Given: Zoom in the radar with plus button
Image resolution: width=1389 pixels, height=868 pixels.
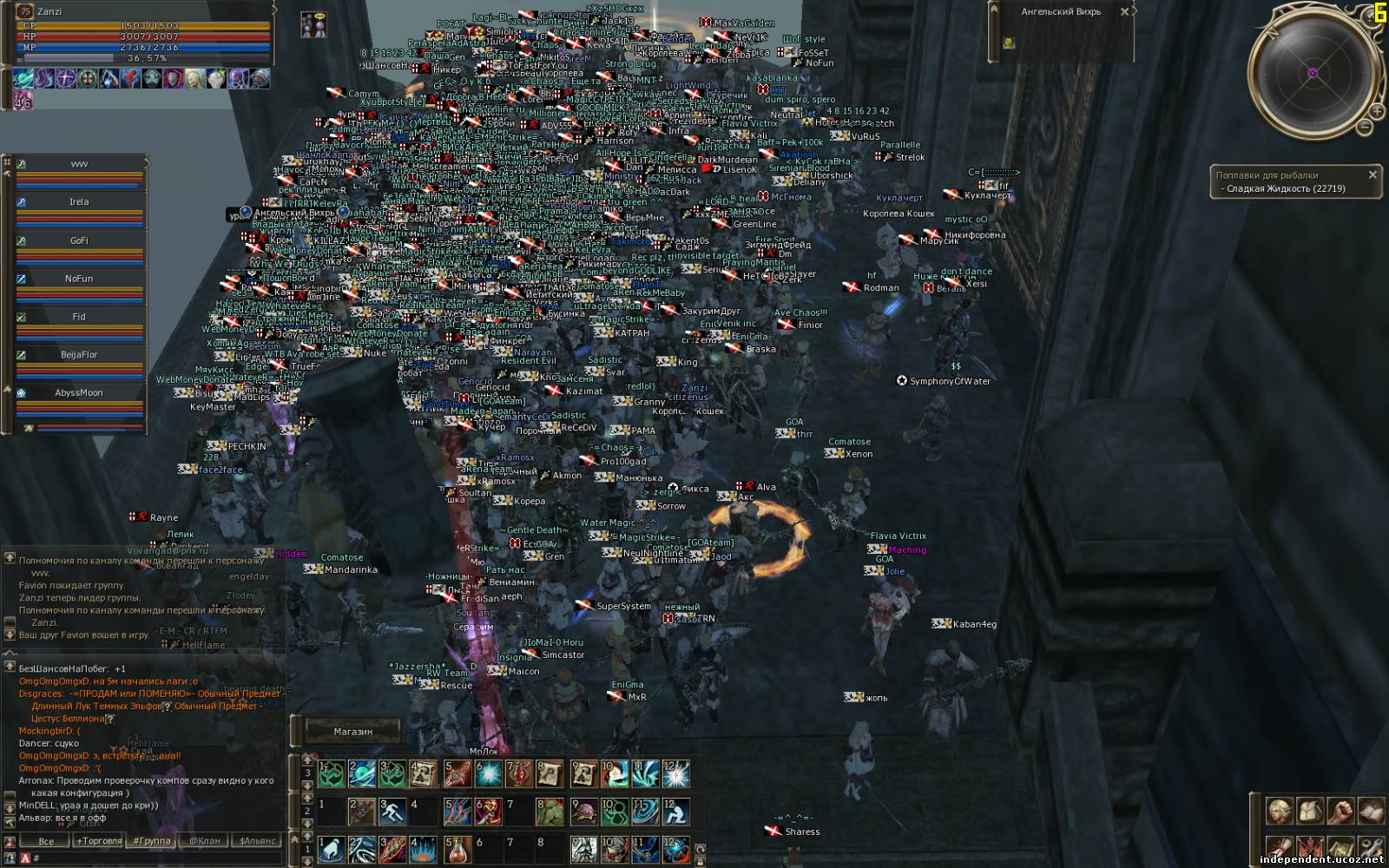Looking at the screenshot, I should coord(1377,111).
